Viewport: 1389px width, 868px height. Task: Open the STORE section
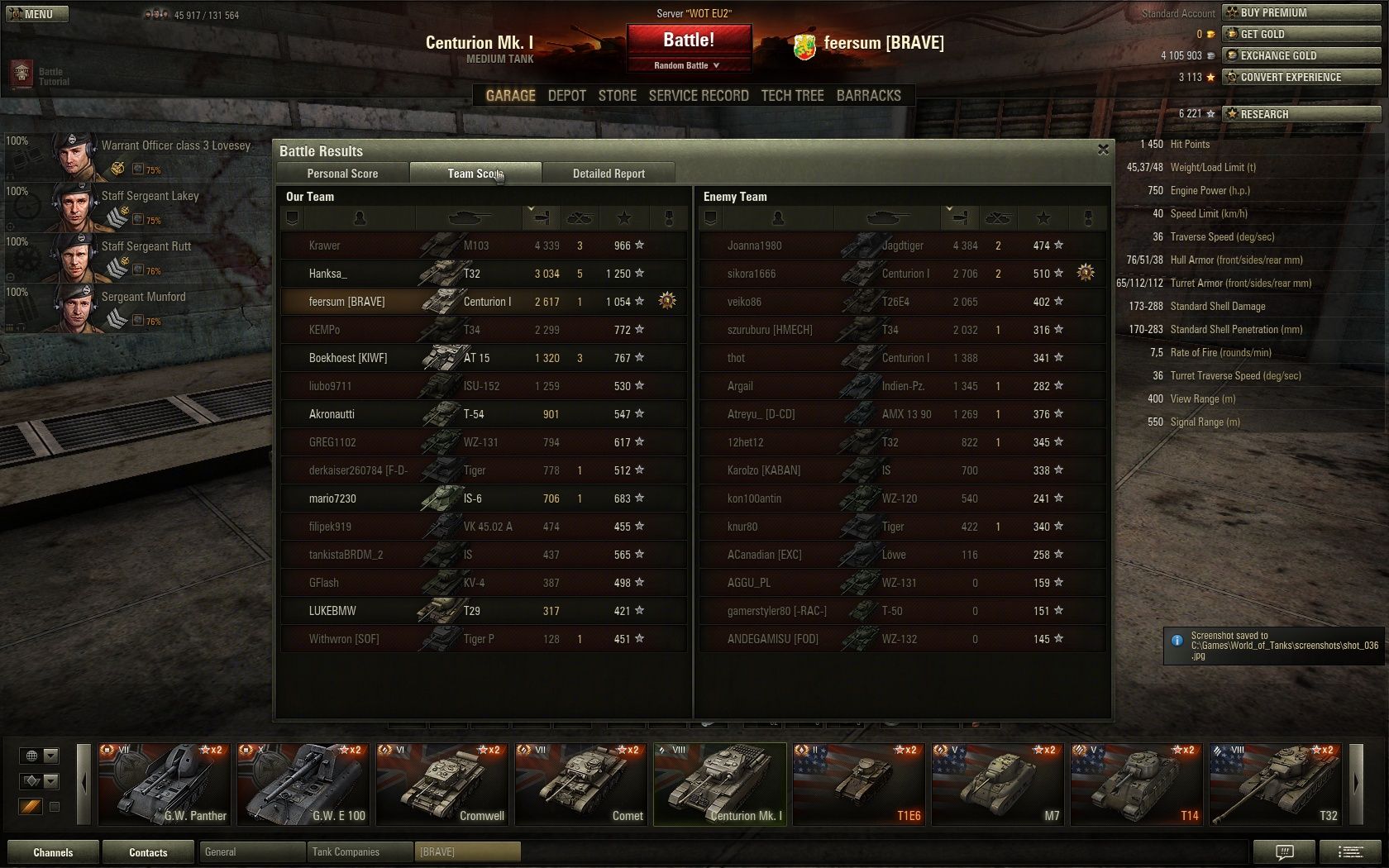coord(618,96)
